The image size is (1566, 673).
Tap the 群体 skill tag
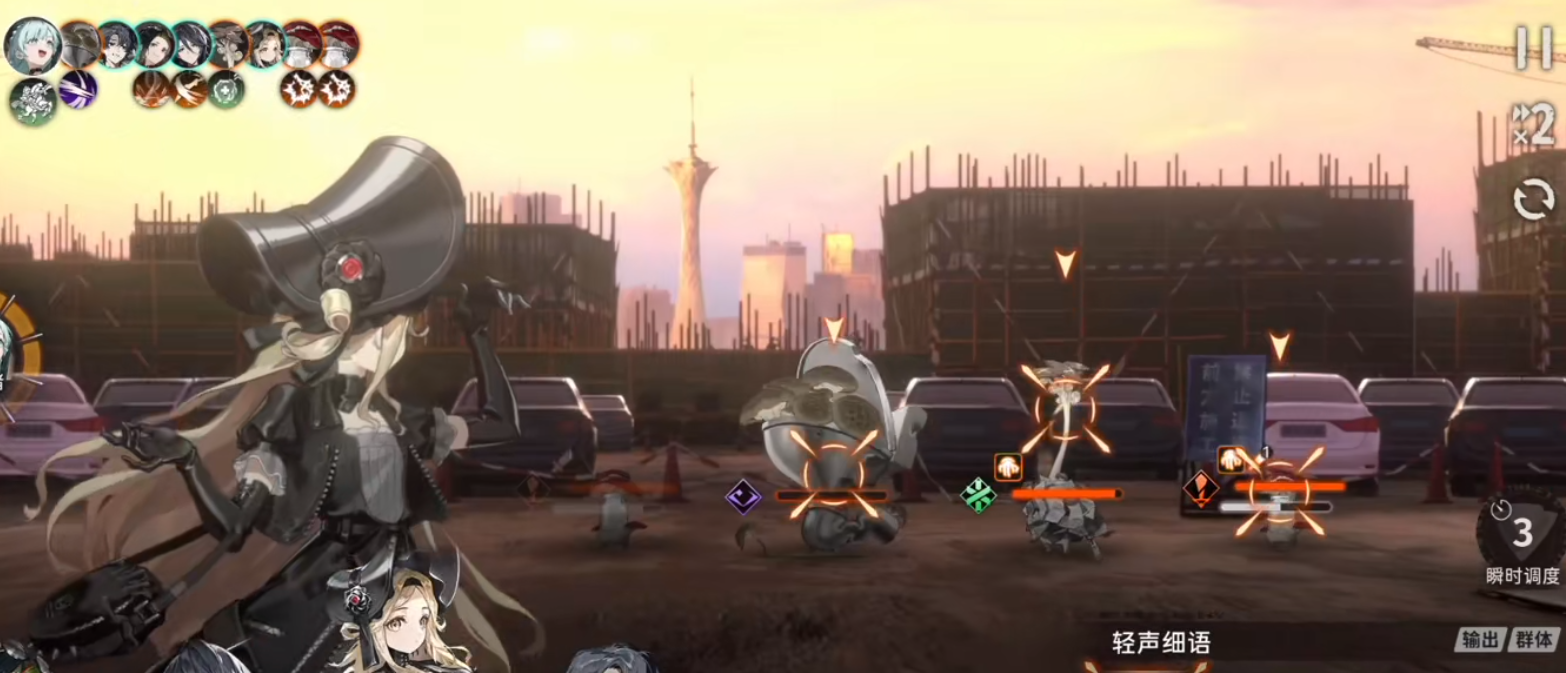click(1535, 640)
